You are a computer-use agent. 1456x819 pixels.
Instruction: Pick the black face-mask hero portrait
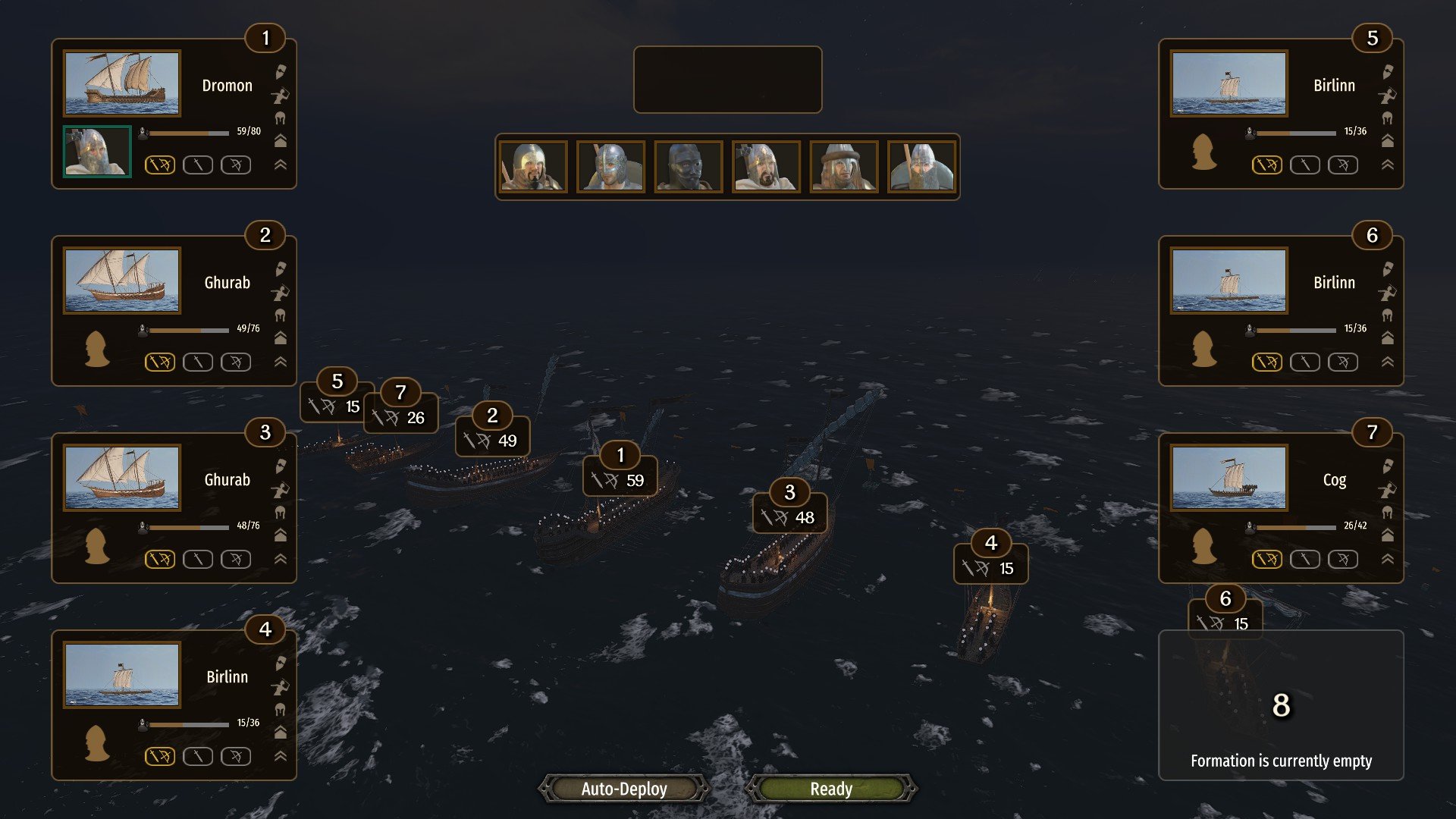(688, 167)
